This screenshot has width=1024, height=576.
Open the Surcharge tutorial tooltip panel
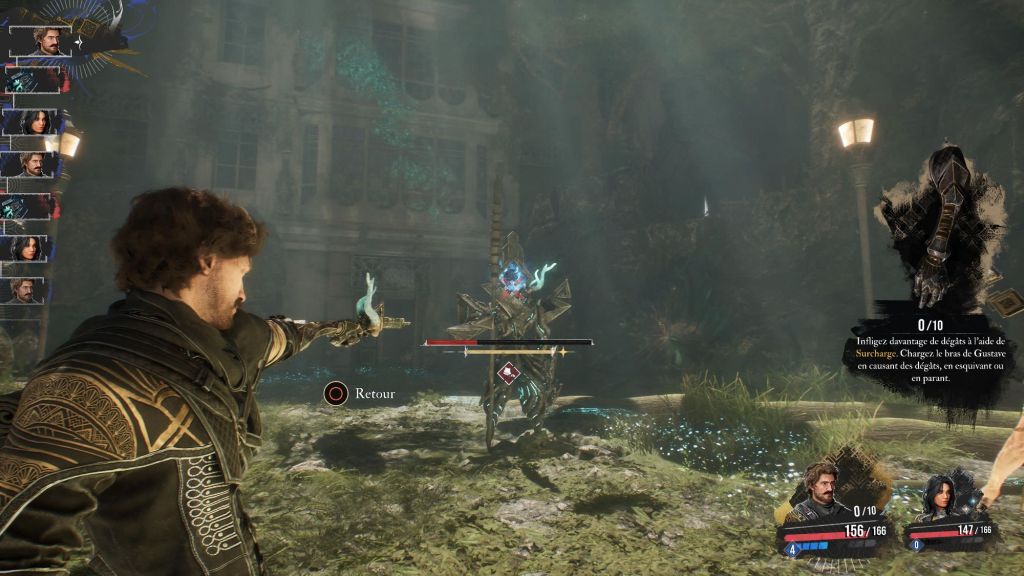point(930,355)
